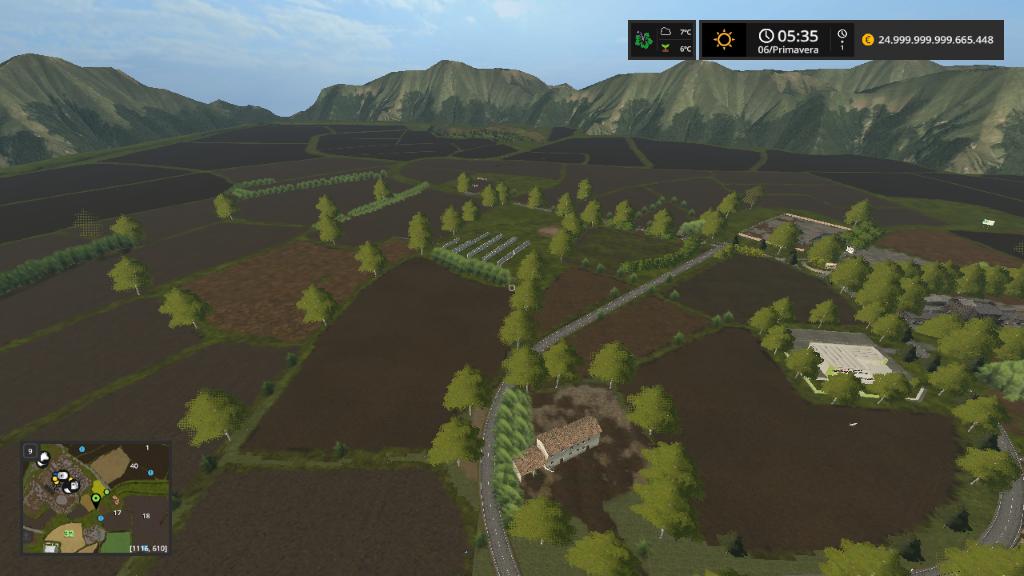
Task: Open the minimap in the corner
Action: click(x=96, y=498)
